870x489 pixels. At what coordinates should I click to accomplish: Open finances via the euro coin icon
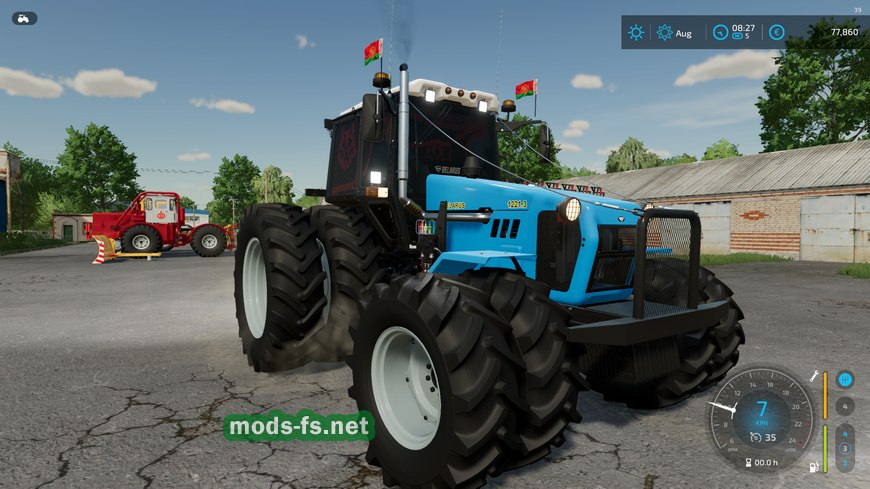(776, 32)
